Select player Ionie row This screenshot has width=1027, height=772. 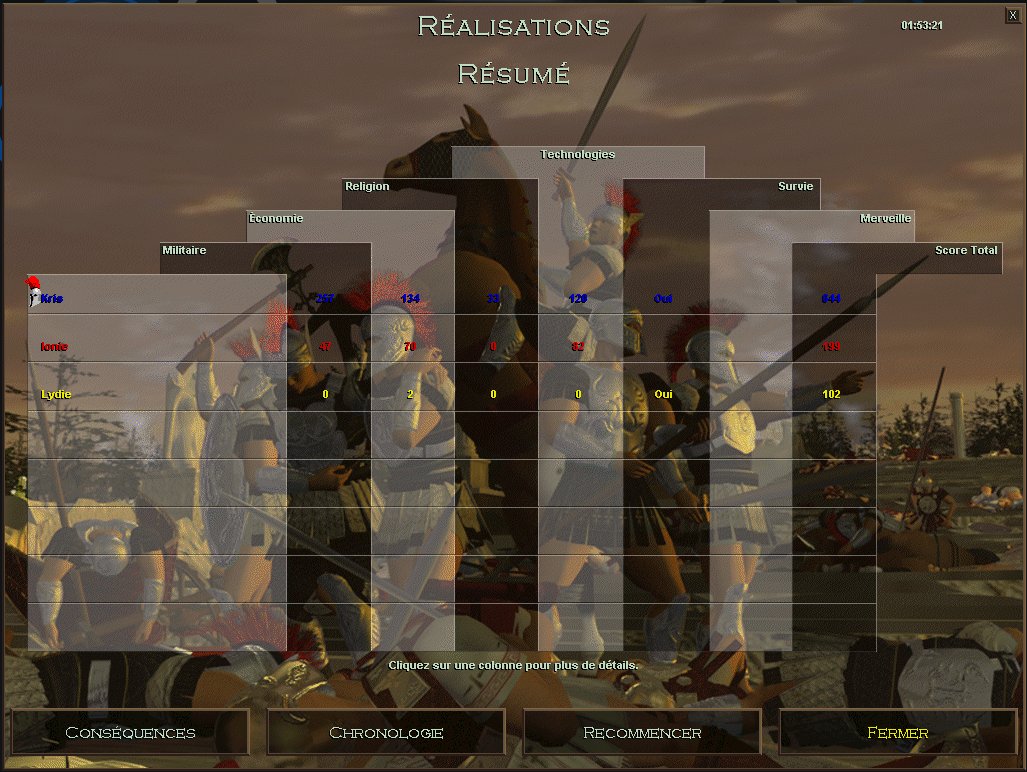click(54, 346)
